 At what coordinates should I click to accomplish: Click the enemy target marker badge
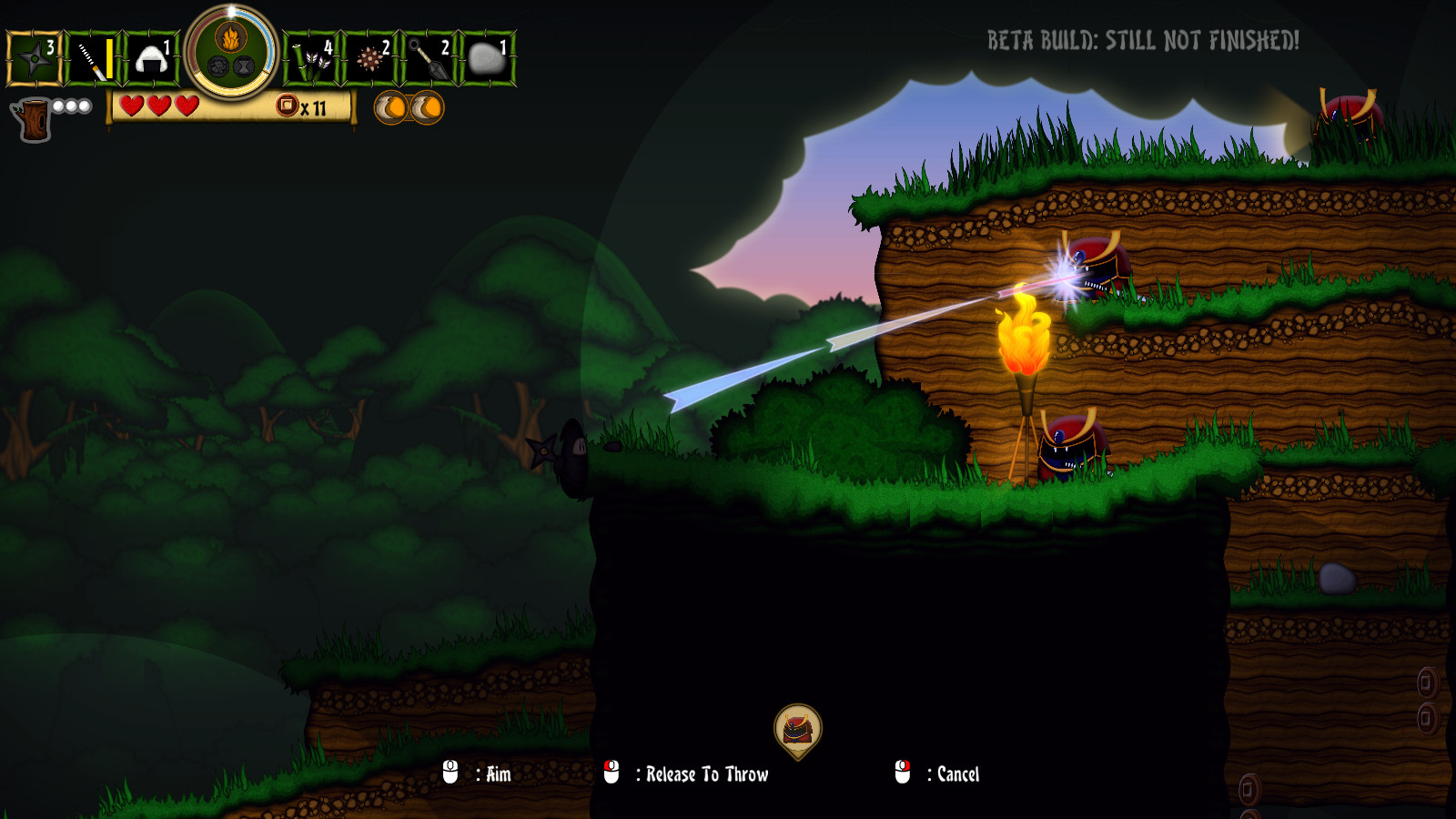(x=798, y=730)
